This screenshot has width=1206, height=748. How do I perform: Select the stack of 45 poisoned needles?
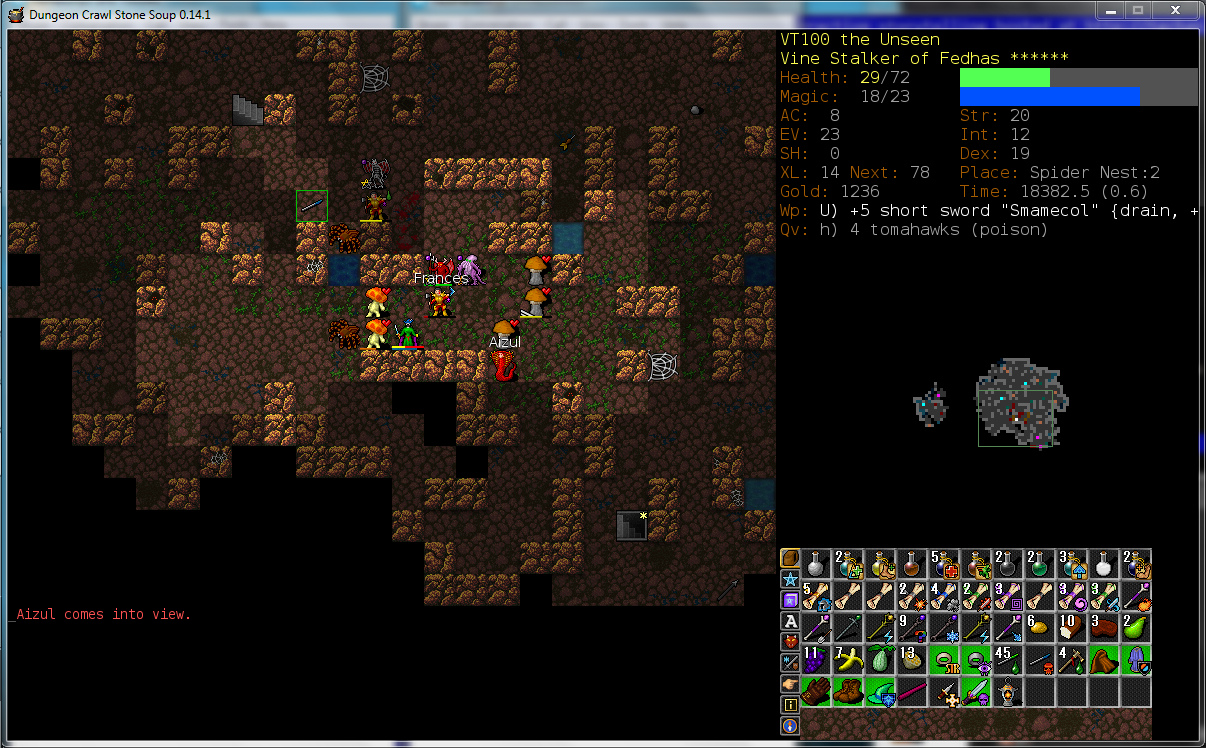(1007, 659)
